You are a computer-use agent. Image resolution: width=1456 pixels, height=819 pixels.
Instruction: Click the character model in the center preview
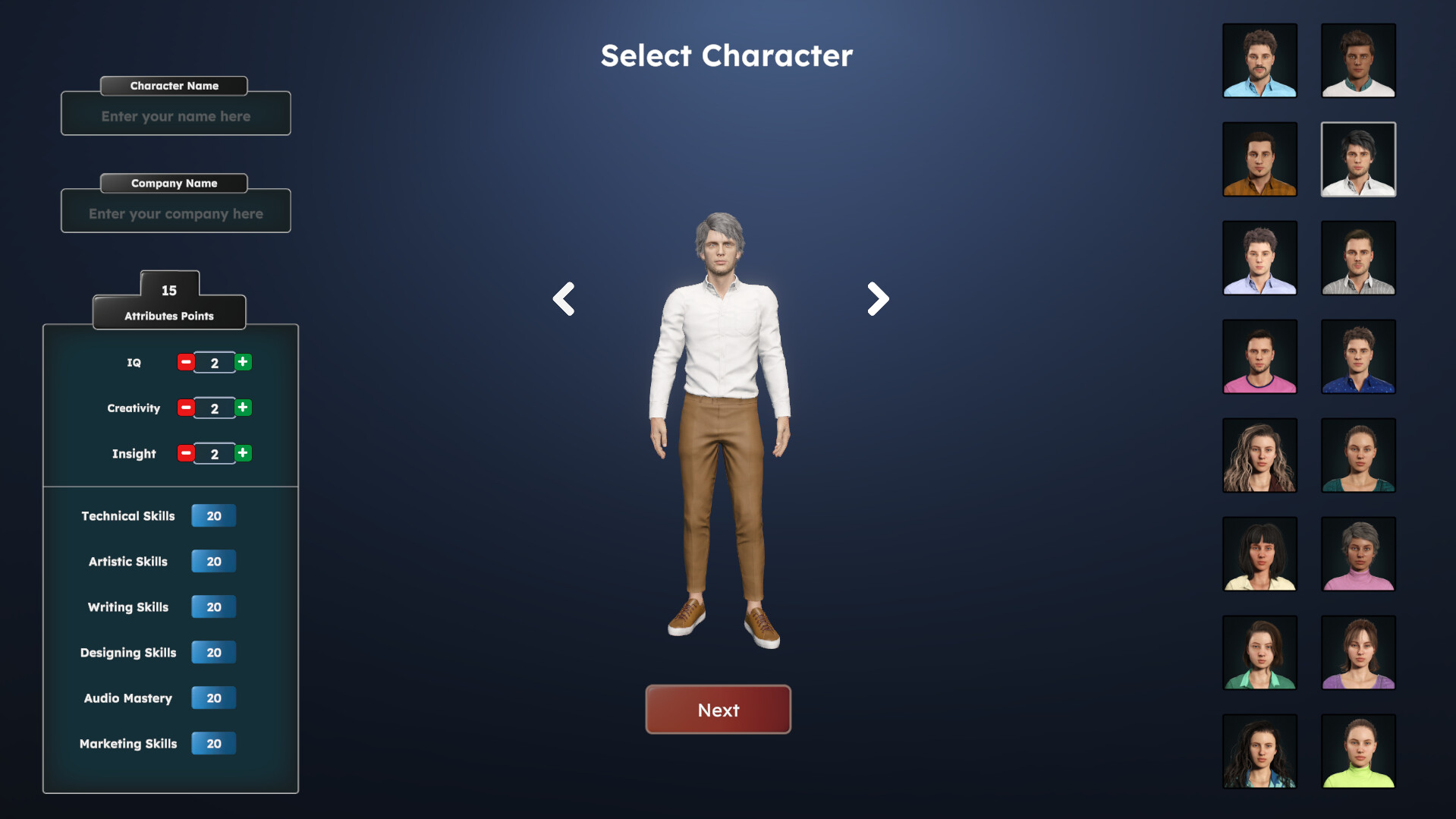(719, 425)
